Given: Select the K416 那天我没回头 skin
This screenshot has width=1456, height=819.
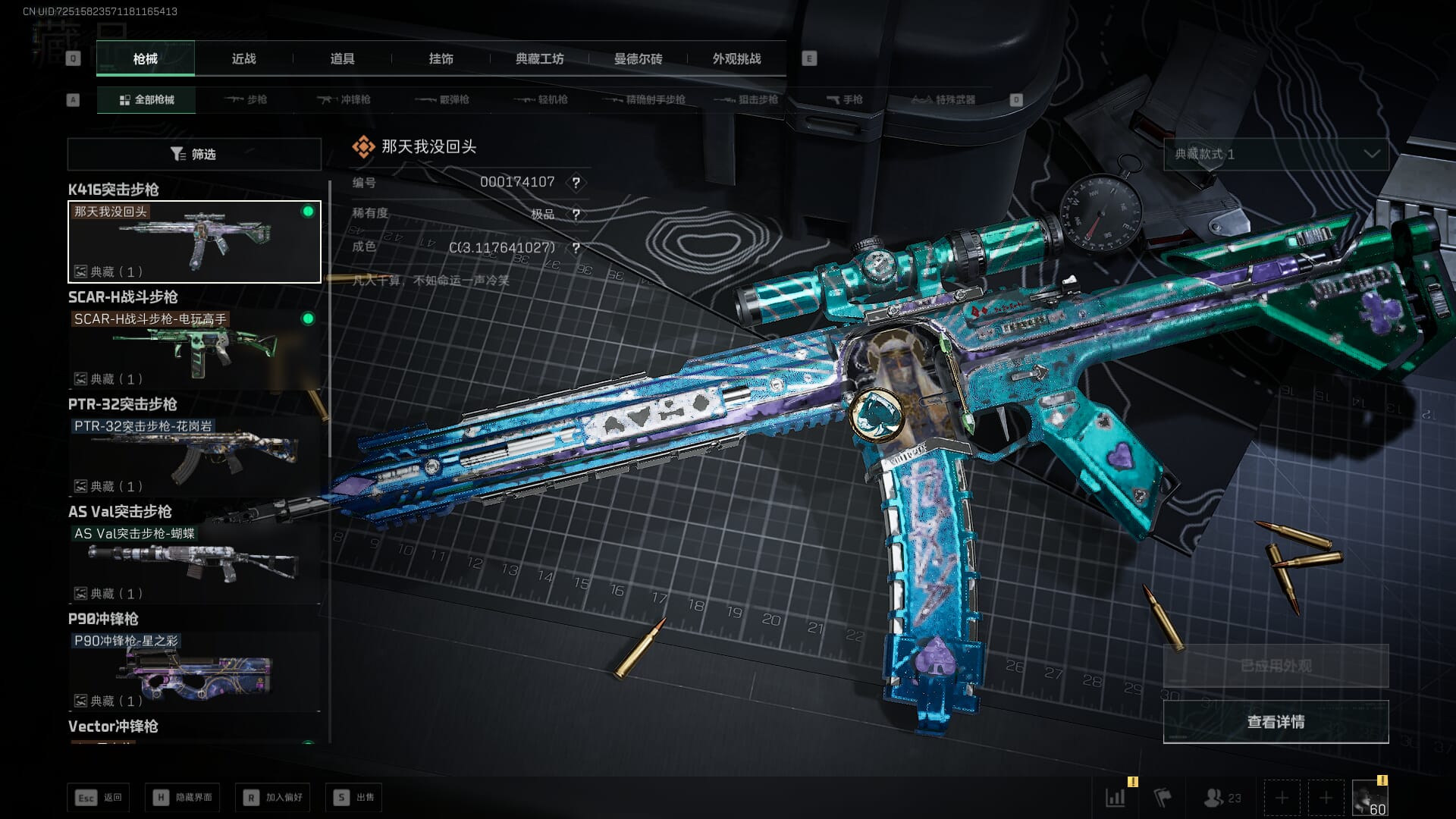Looking at the screenshot, I should pyautogui.click(x=194, y=241).
